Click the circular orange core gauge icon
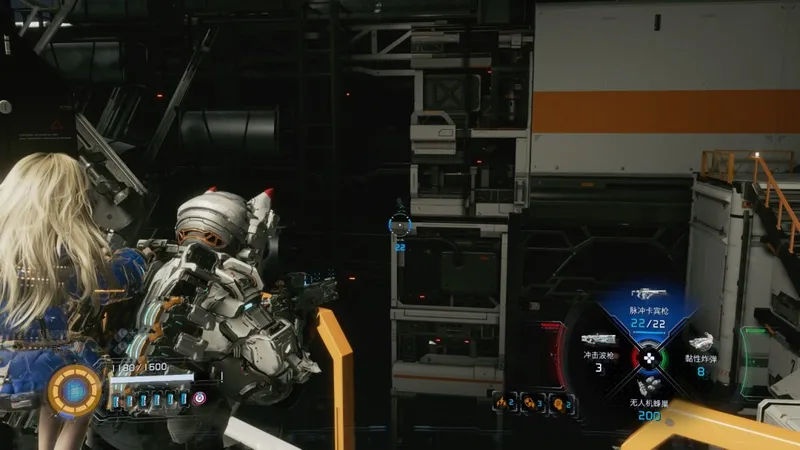The width and height of the screenshot is (800, 450). [73, 390]
